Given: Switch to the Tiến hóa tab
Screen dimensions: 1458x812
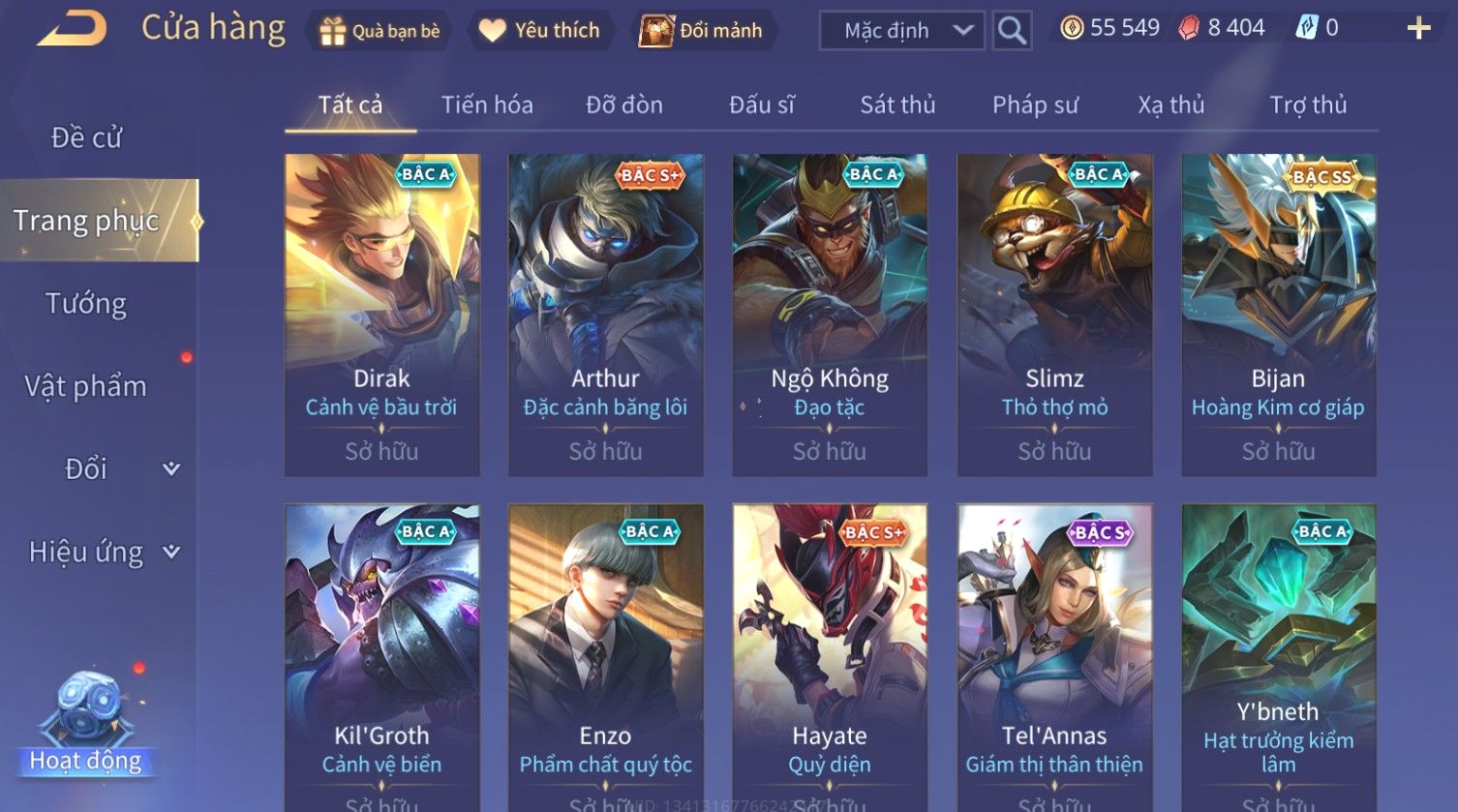Looking at the screenshot, I should click(487, 105).
